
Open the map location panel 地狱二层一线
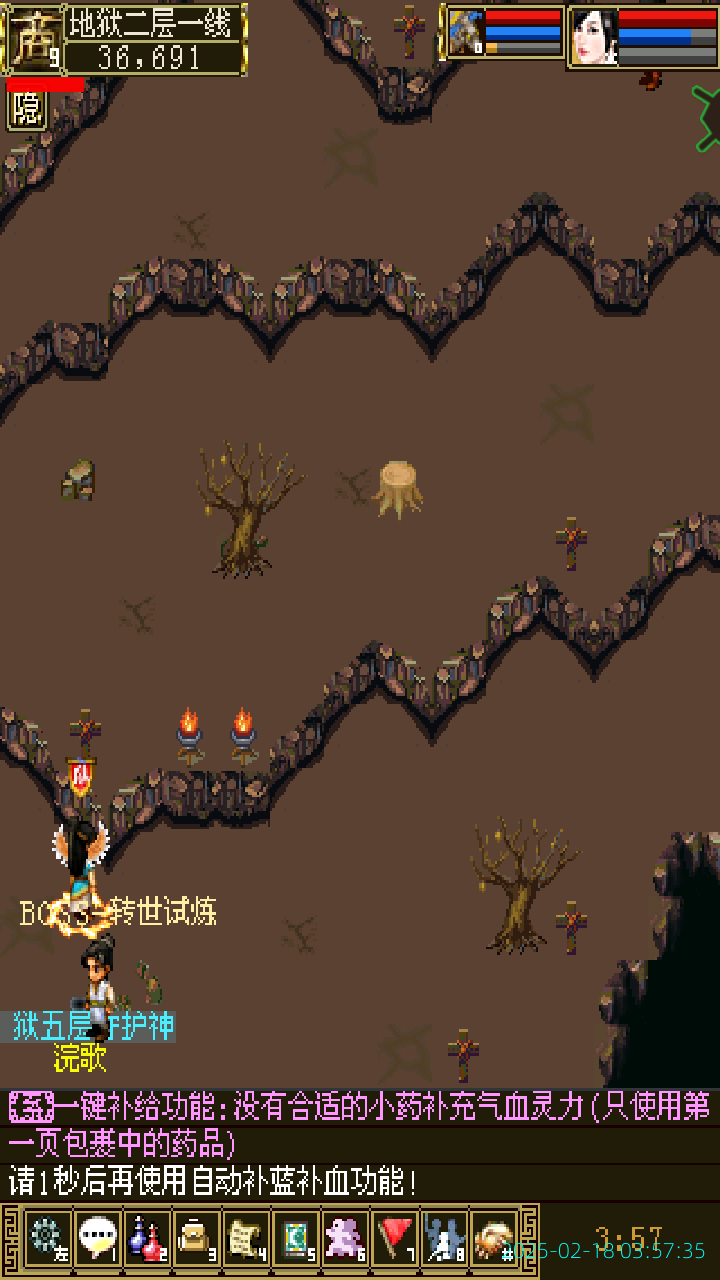click(x=155, y=22)
